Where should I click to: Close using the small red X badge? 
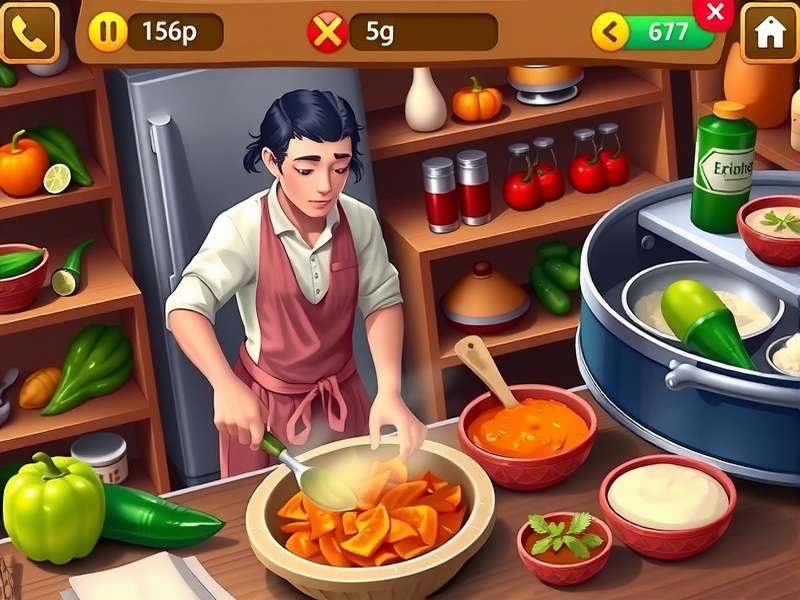tap(715, 12)
